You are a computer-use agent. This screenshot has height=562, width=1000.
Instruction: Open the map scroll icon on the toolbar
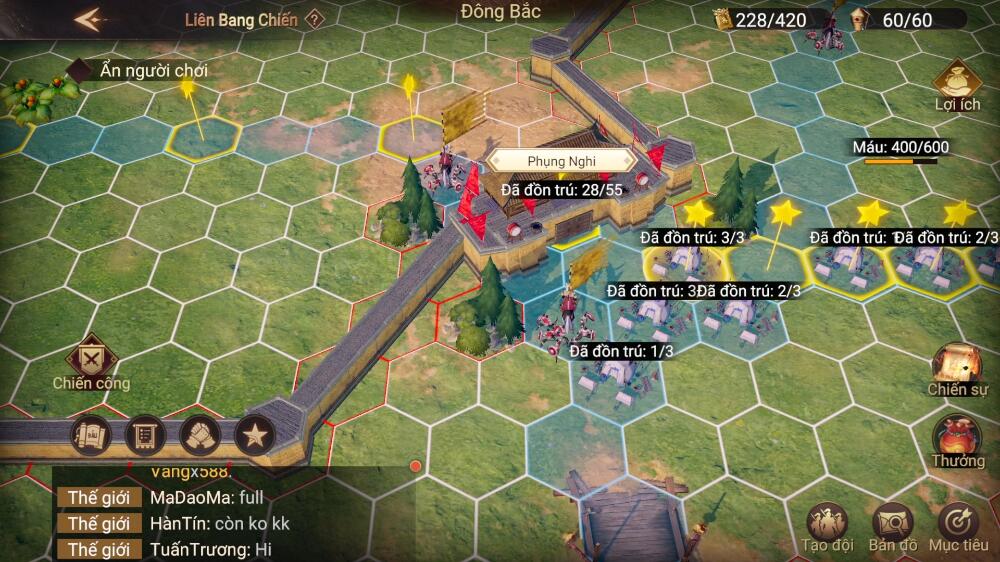point(90,435)
